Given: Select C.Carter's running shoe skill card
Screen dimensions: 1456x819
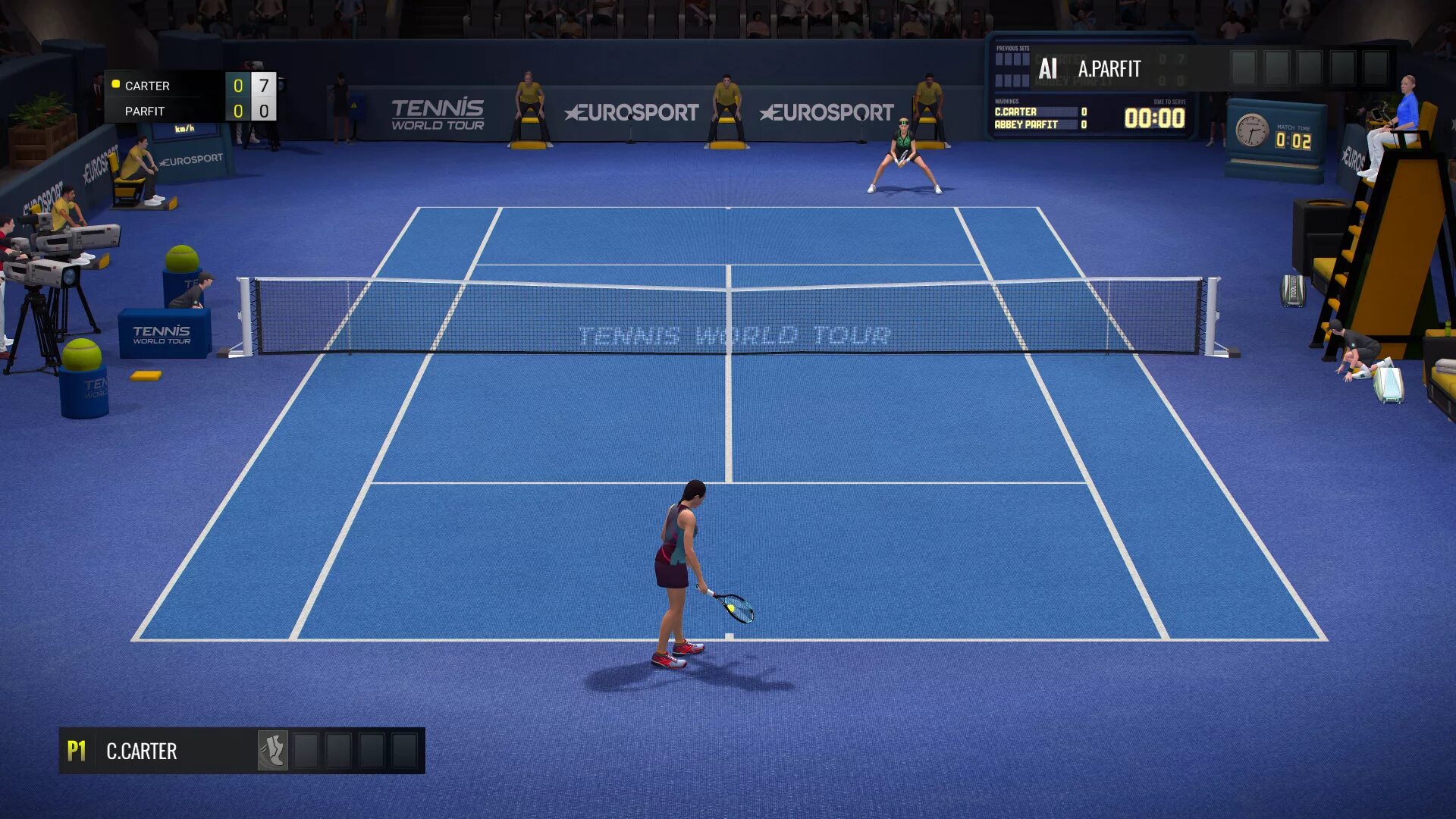Looking at the screenshot, I should point(272,751).
